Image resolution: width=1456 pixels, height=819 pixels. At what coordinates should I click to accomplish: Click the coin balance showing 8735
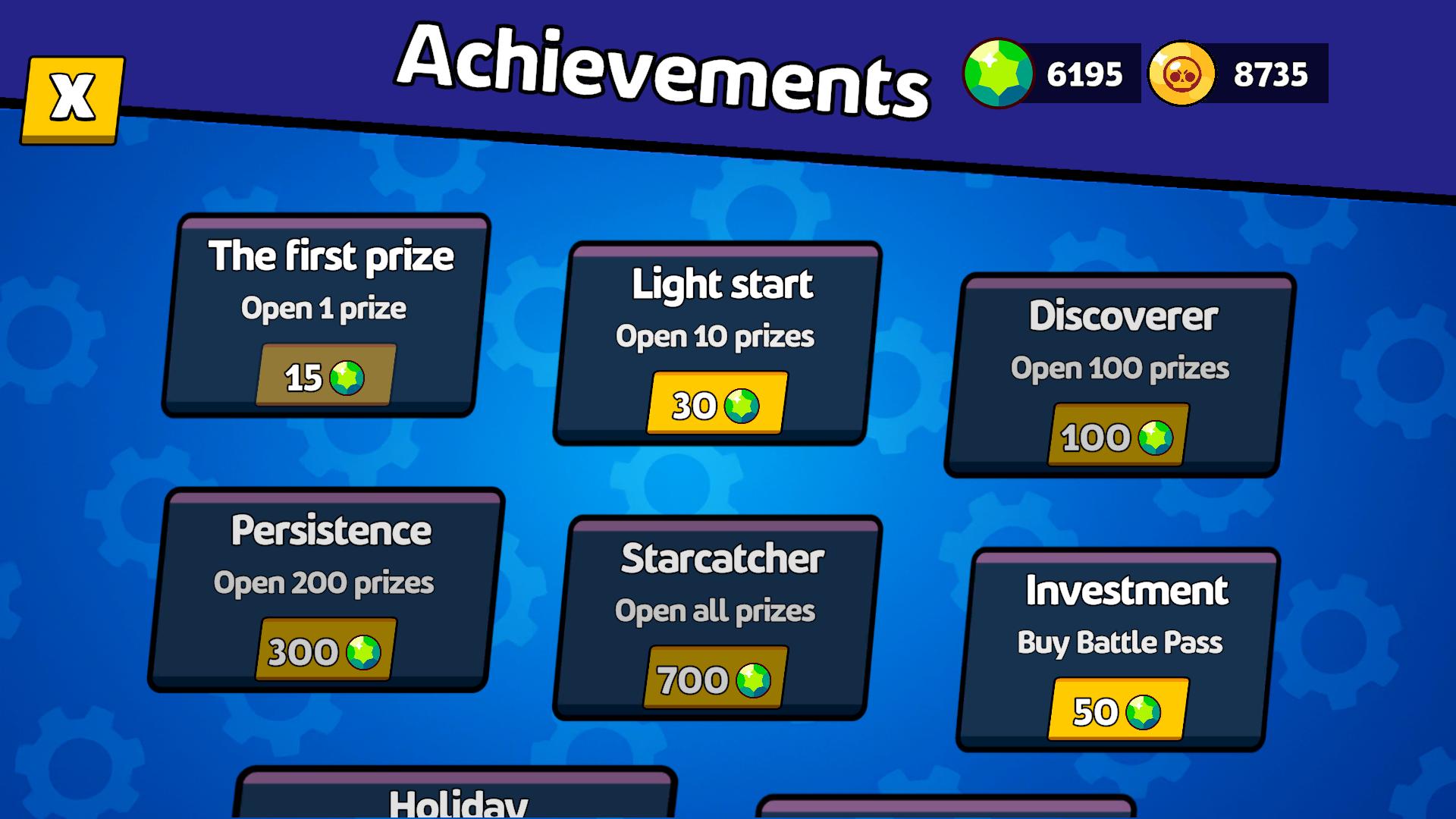coord(1270,72)
